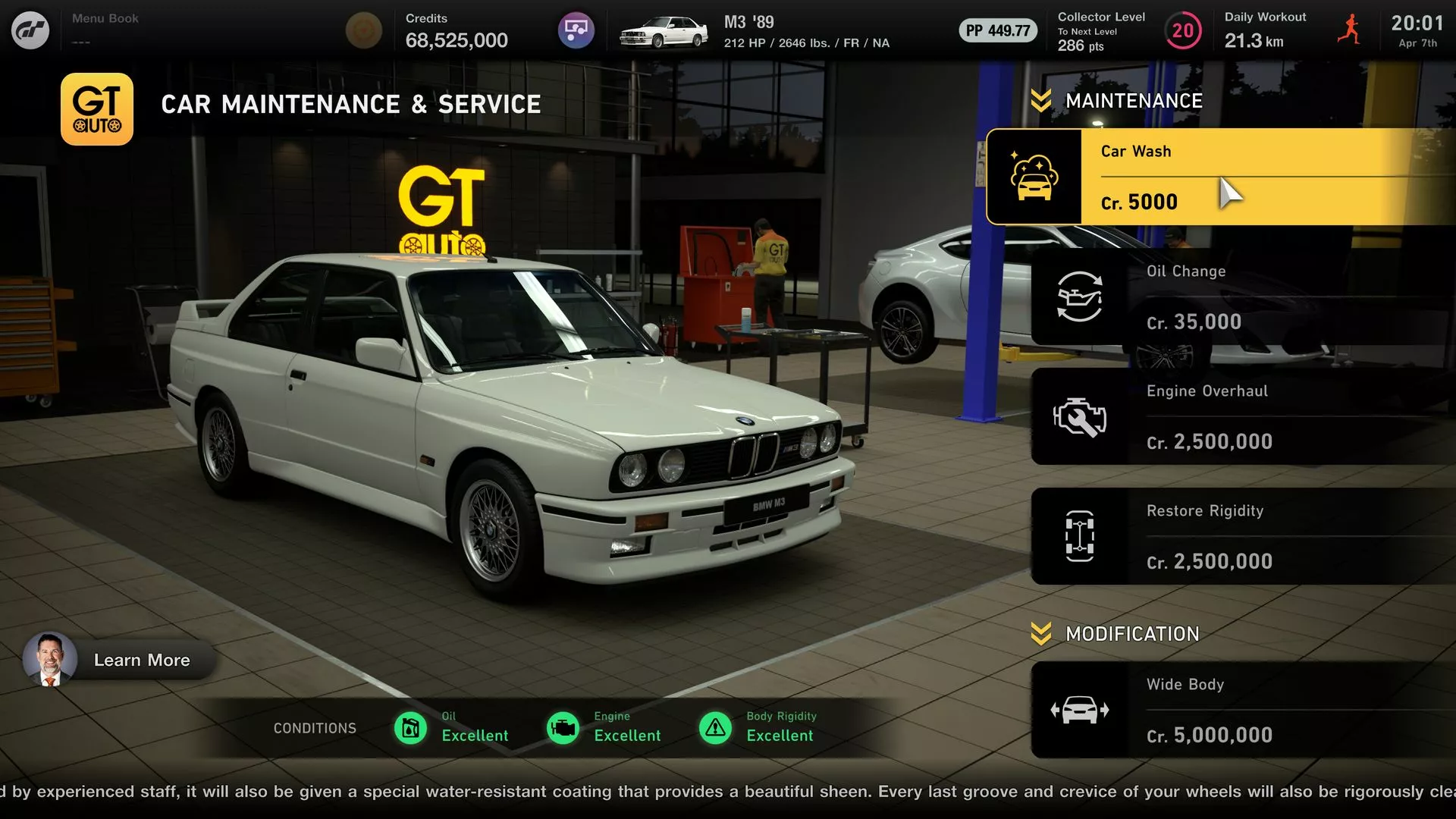Open the Gran Turismo logo menu

(30, 30)
